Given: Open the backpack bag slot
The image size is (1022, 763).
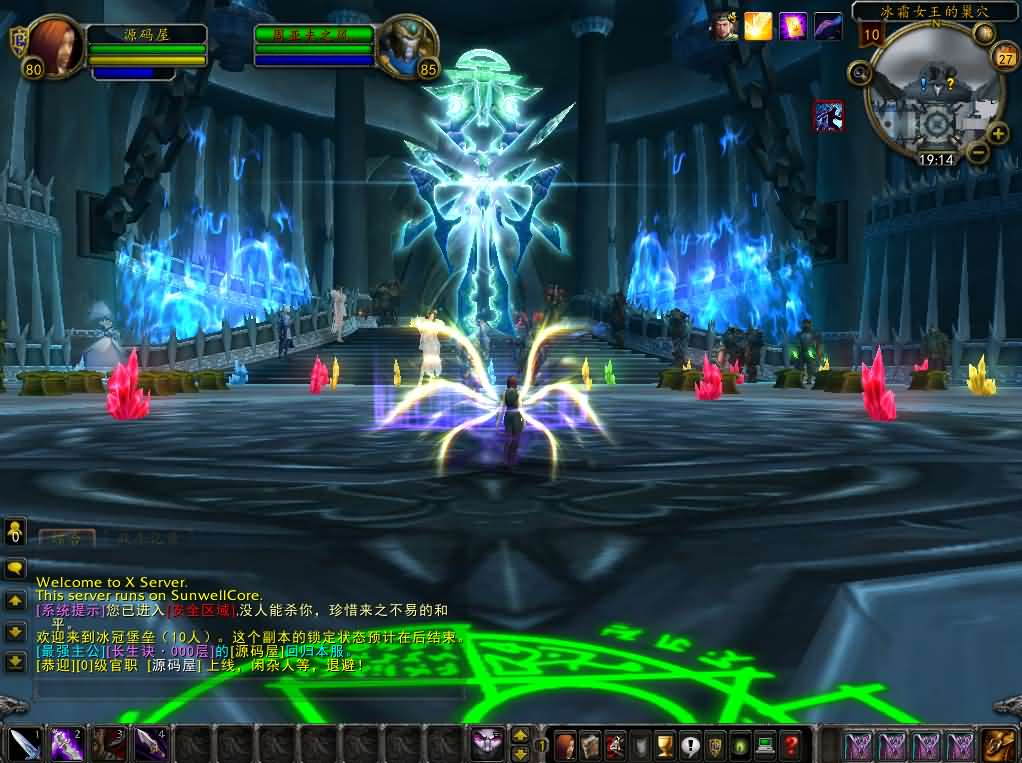Looking at the screenshot, I should pos(997,744).
